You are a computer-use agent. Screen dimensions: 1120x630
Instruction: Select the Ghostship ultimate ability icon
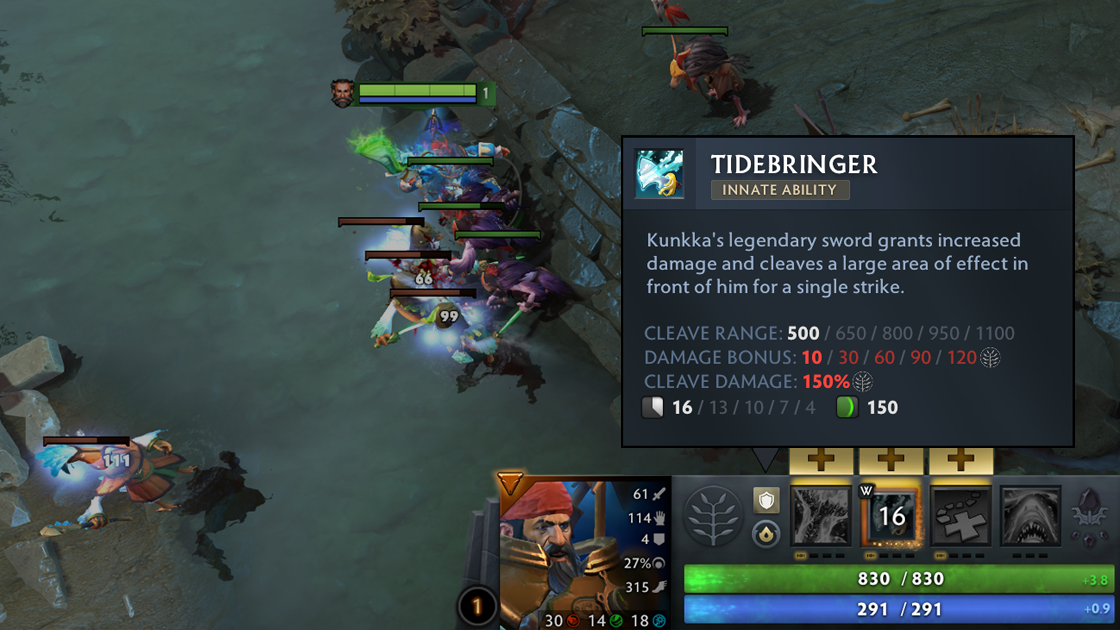tap(1031, 517)
